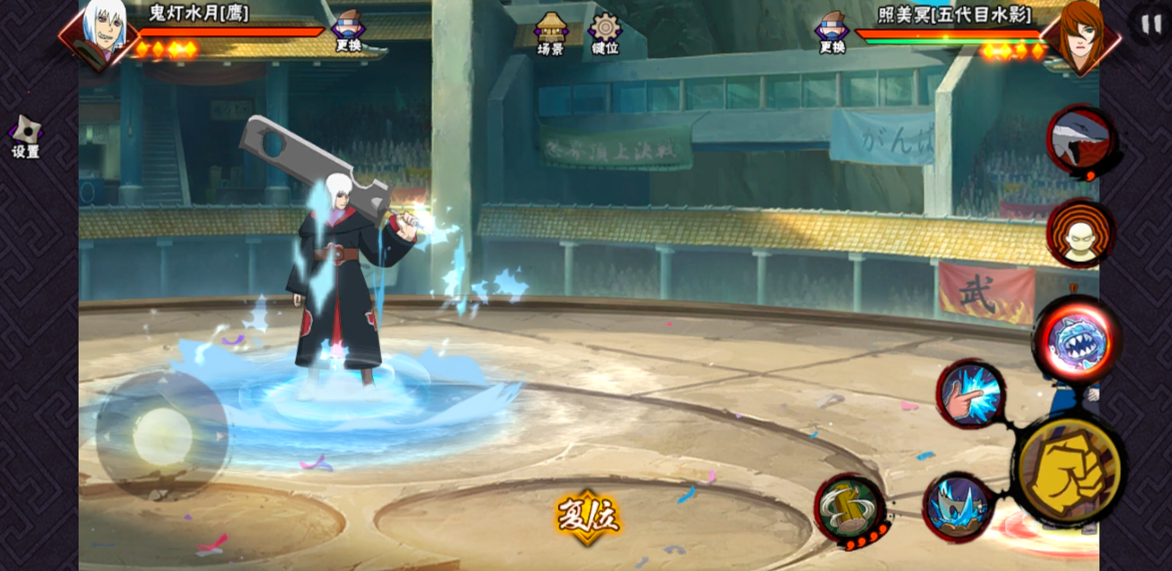Change fighter with 更换 beside 鬼灯水月
The width and height of the screenshot is (1172, 571).
[348, 30]
